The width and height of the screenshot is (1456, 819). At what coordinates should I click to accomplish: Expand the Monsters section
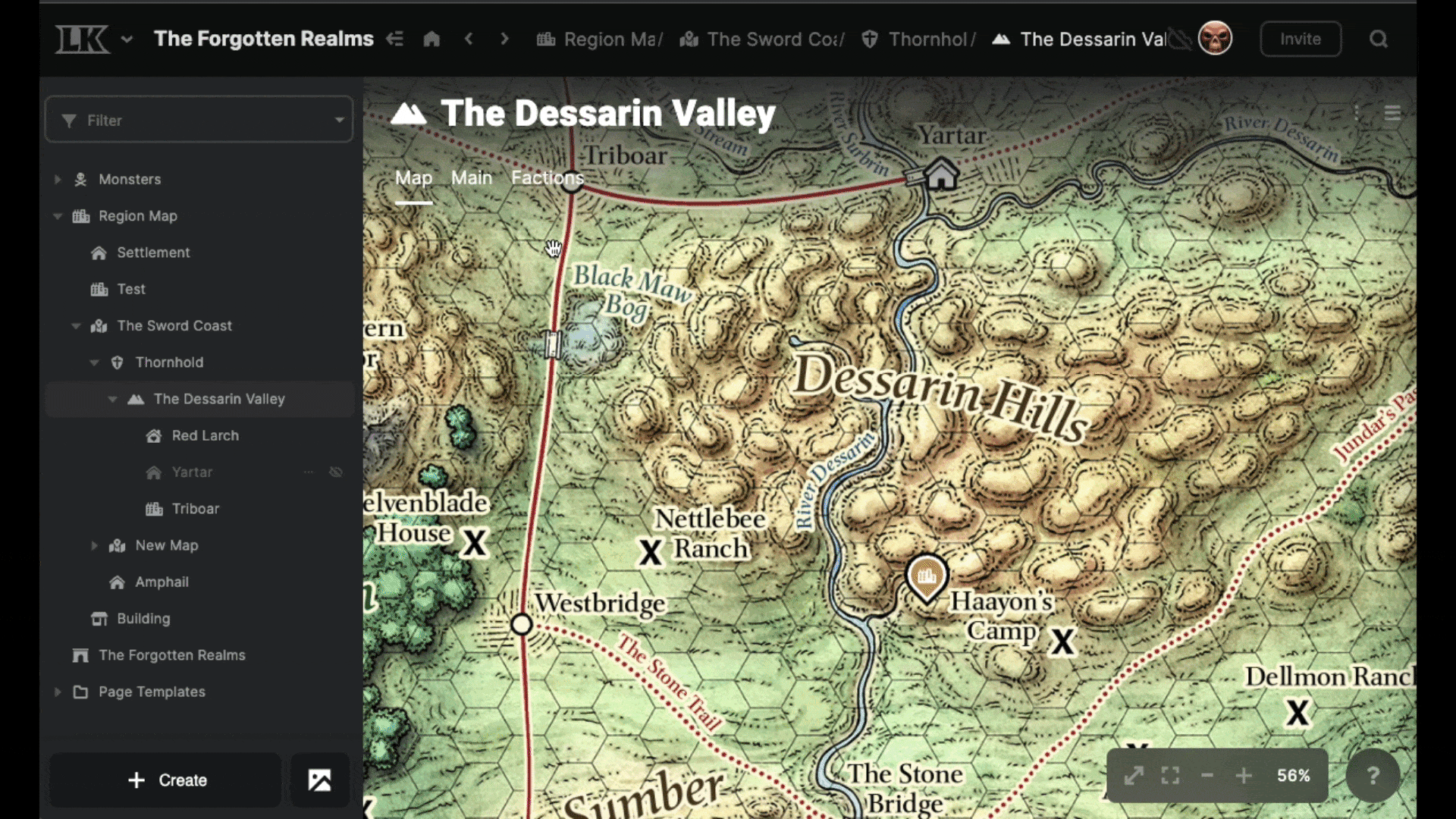pyautogui.click(x=58, y=179)
